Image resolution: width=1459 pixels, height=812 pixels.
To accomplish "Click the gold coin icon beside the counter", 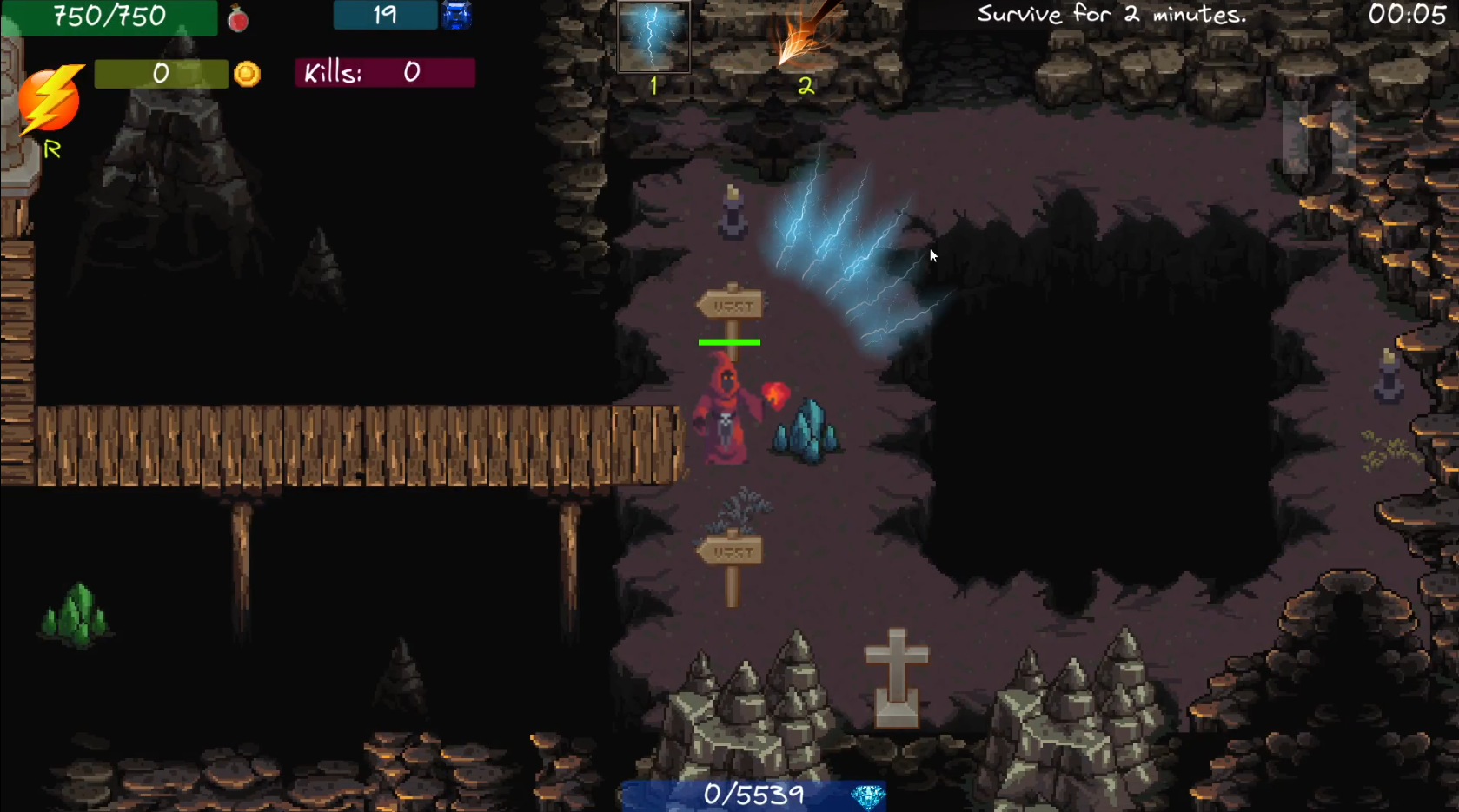I will [x=246, y=74].
